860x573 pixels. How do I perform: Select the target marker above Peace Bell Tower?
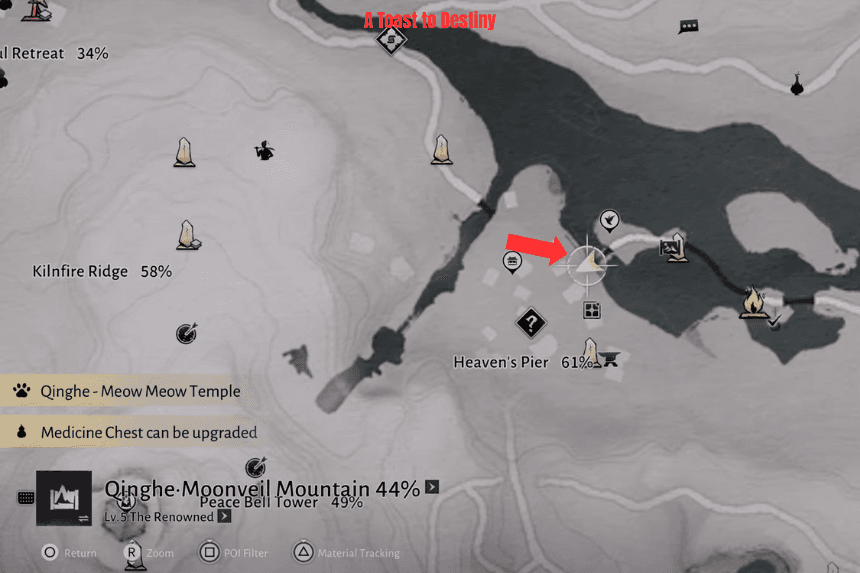(256, 466)
